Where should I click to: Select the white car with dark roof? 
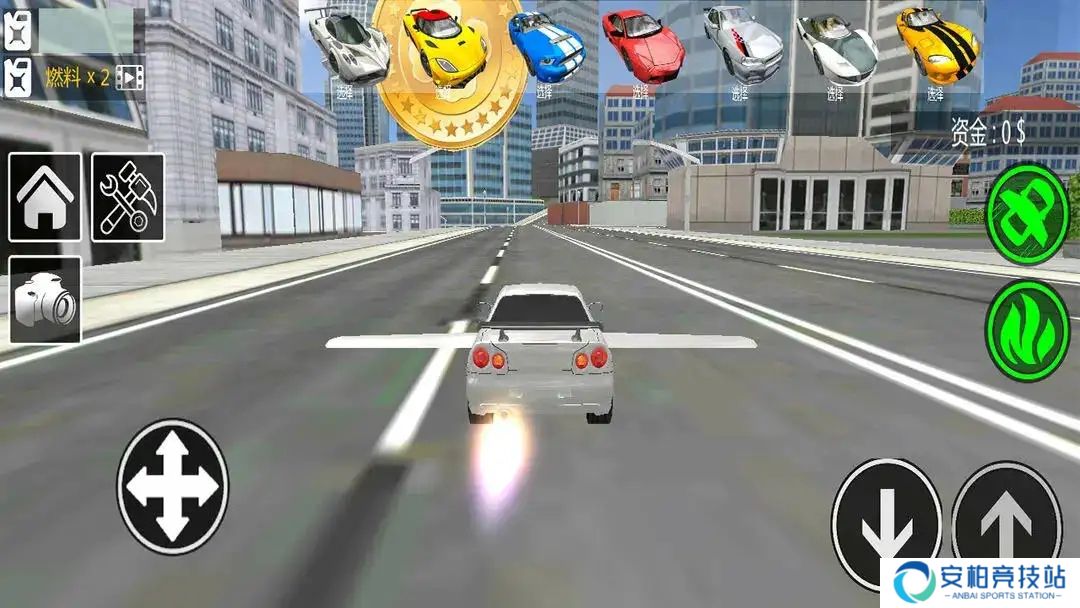836,45
